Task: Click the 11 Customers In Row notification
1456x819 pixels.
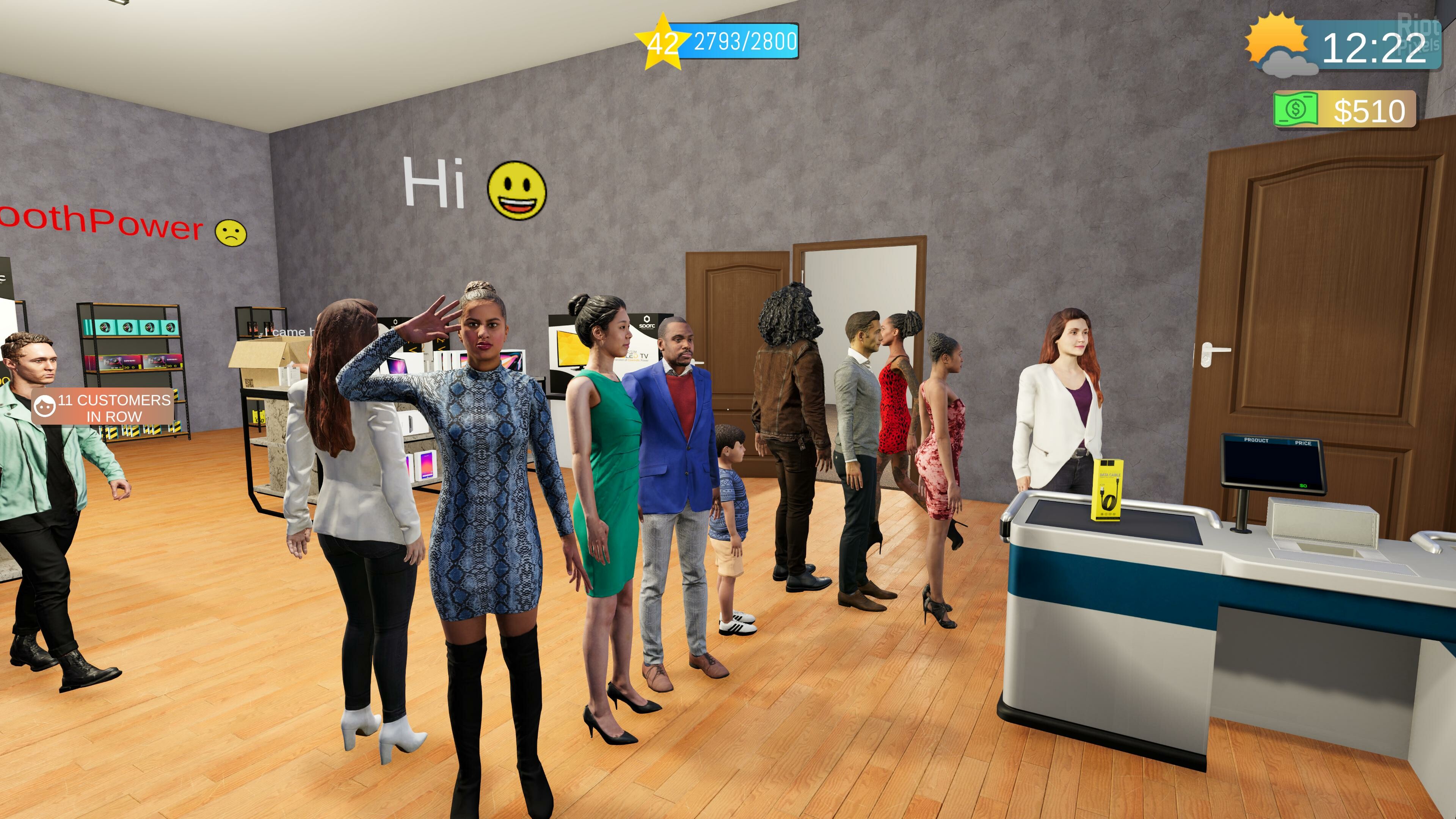Action: 103,407
